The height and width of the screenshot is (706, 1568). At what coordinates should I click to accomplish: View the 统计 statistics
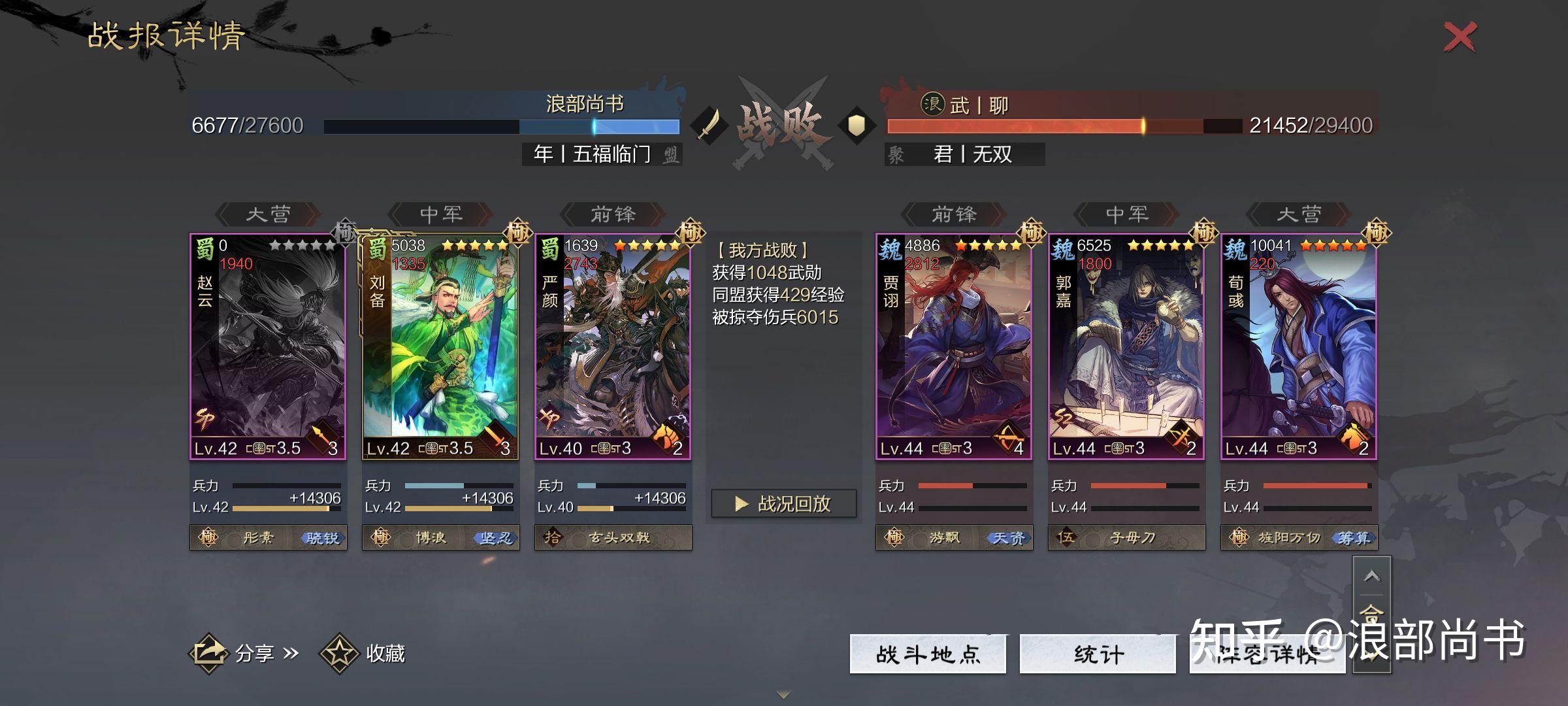[x=1098, y=654]
